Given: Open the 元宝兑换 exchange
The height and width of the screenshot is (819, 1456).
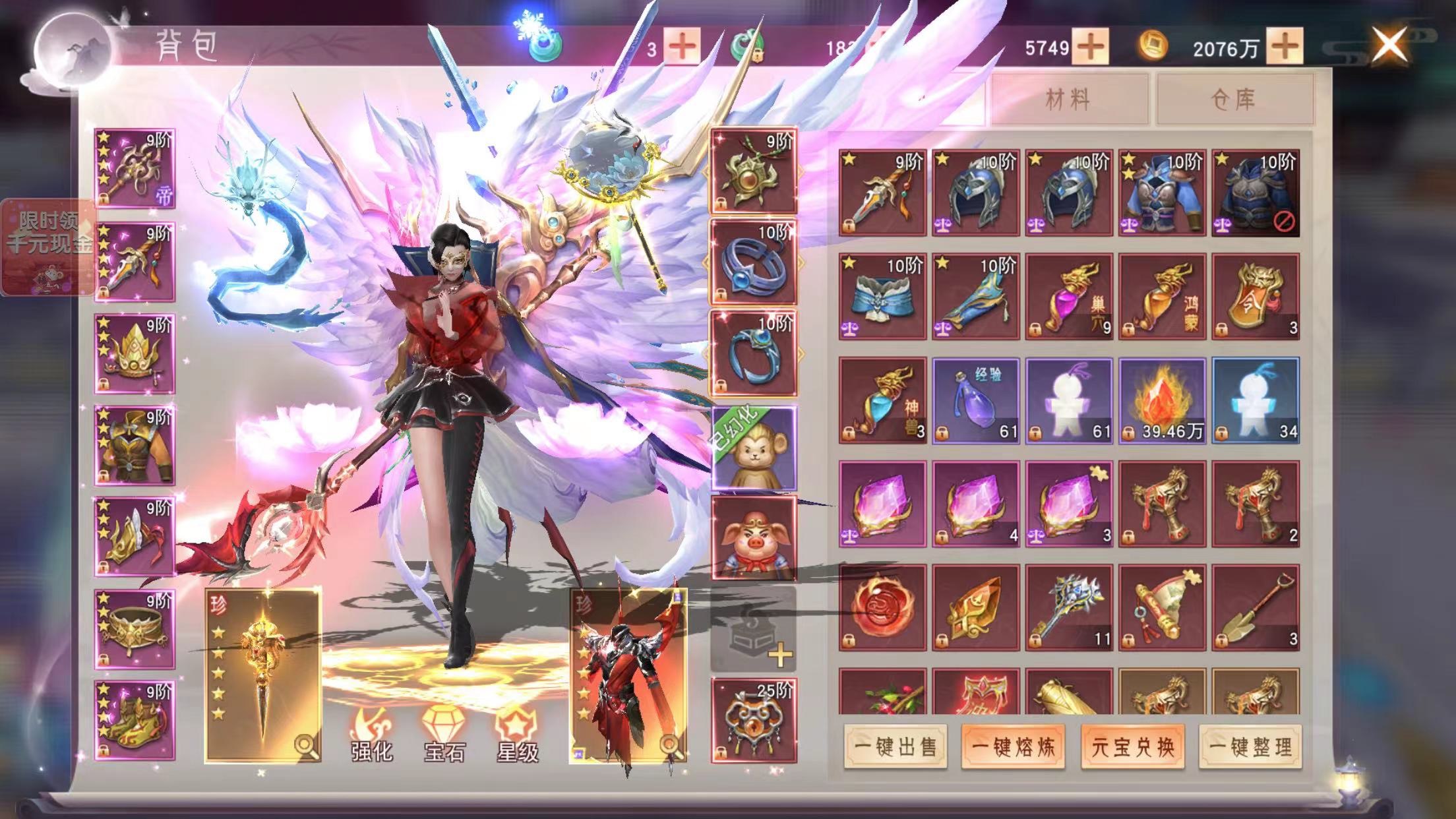Looking at the screenshot, I should click(x=1132, y=746).
